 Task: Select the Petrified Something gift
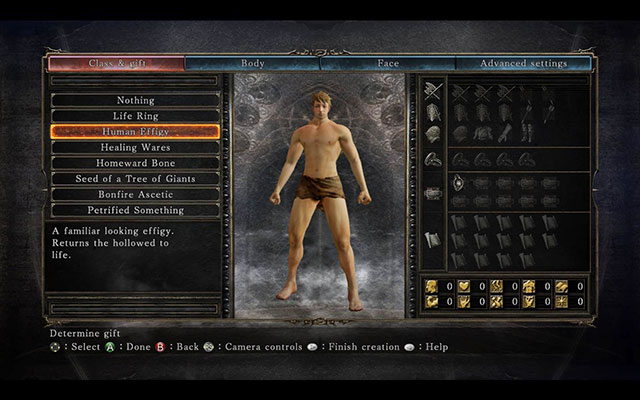pyautogui.click(x=135, y=210)
